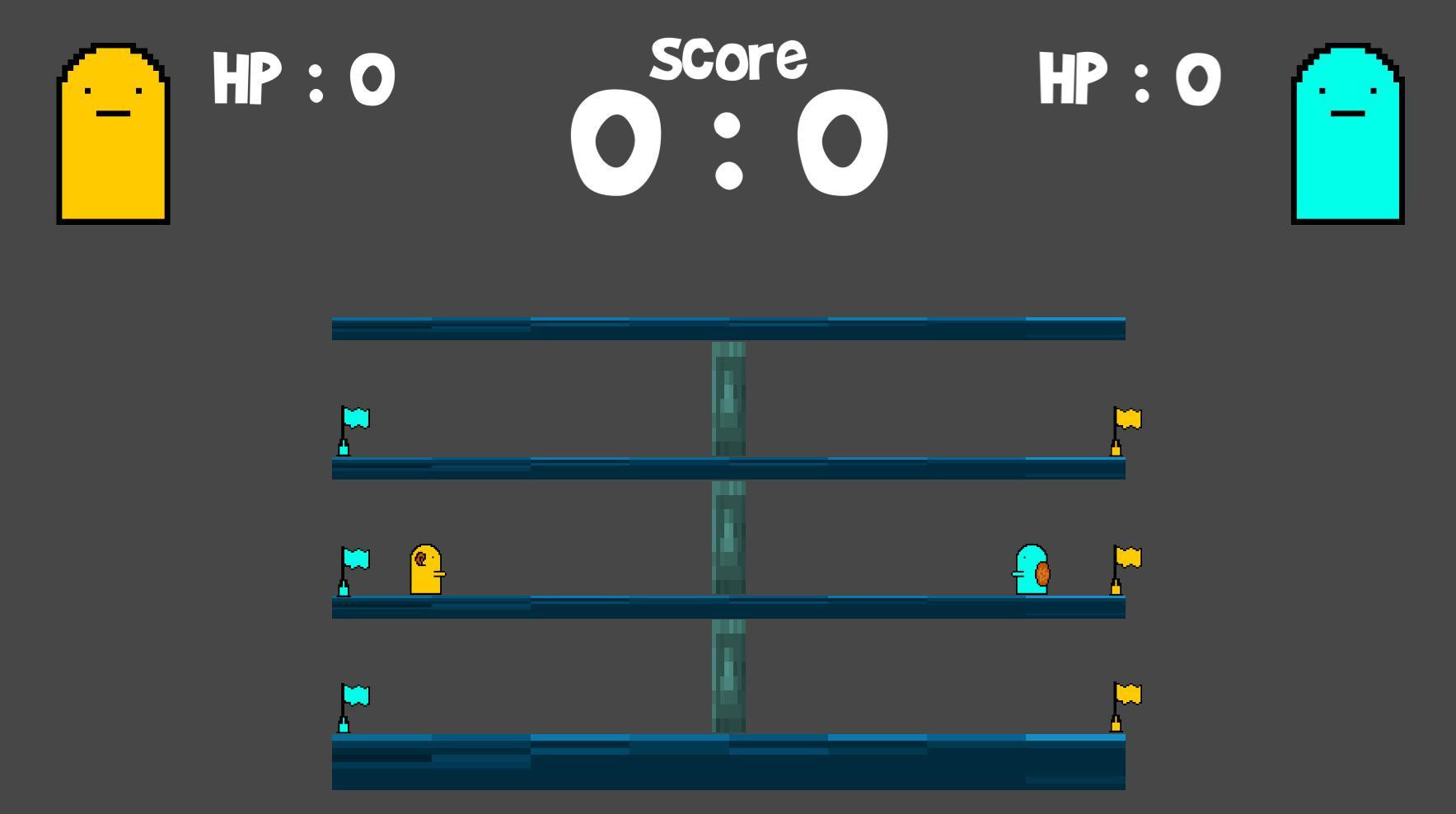This screenshot has width=1456, height=814.
Task: Click the bottom blue platform
Action: tap(728, 762)
